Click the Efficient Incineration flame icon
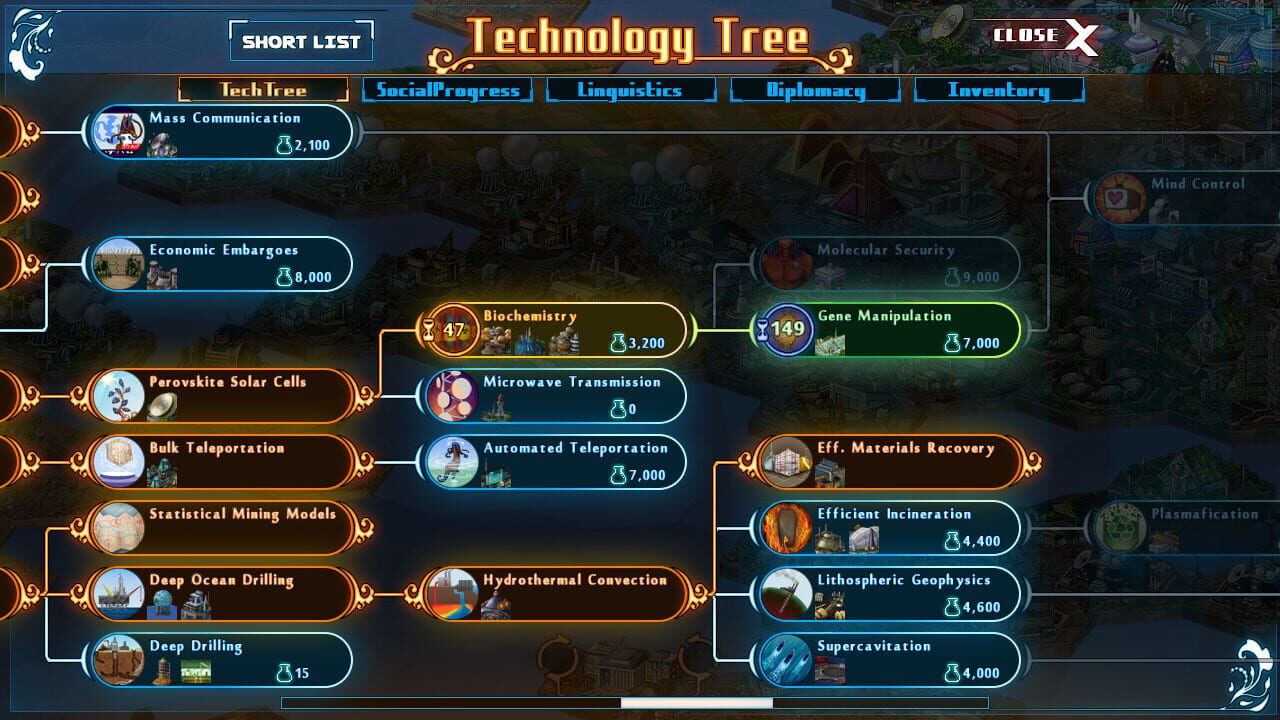Image resolution: width=1280 pixels, height=720 pixels. (787, 527)
